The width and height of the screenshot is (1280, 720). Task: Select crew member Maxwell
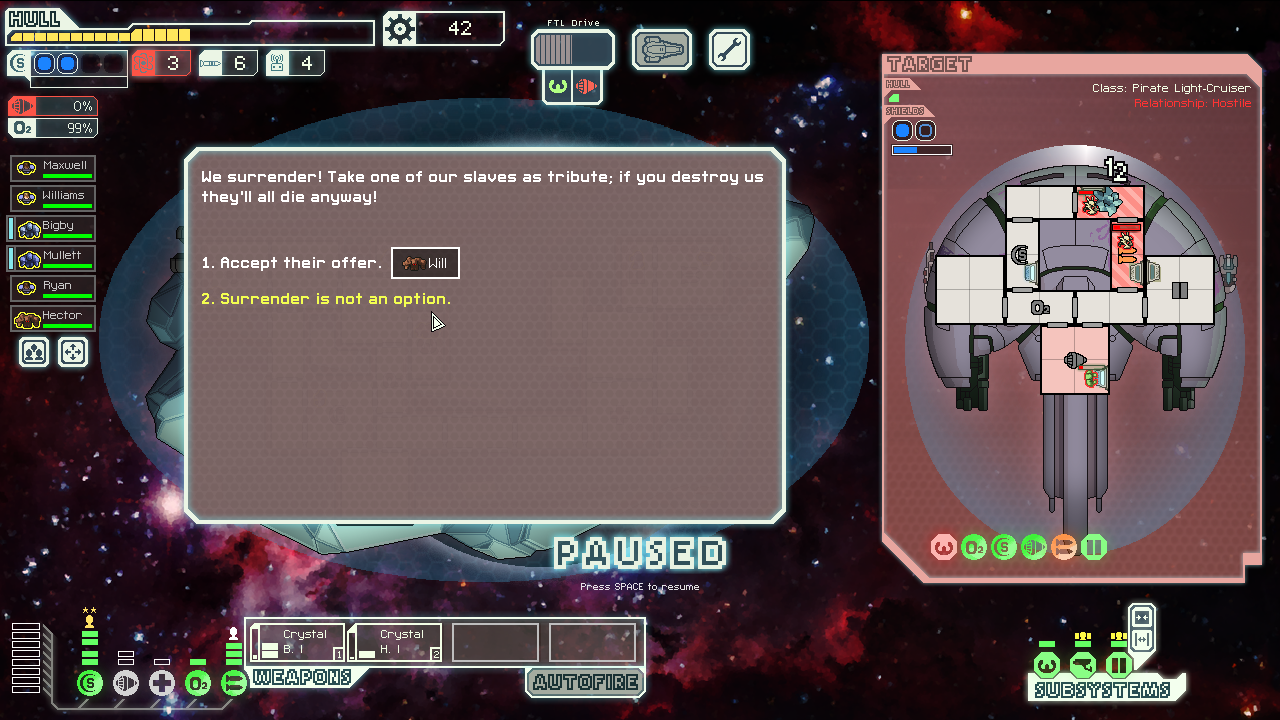click(54, 168)
